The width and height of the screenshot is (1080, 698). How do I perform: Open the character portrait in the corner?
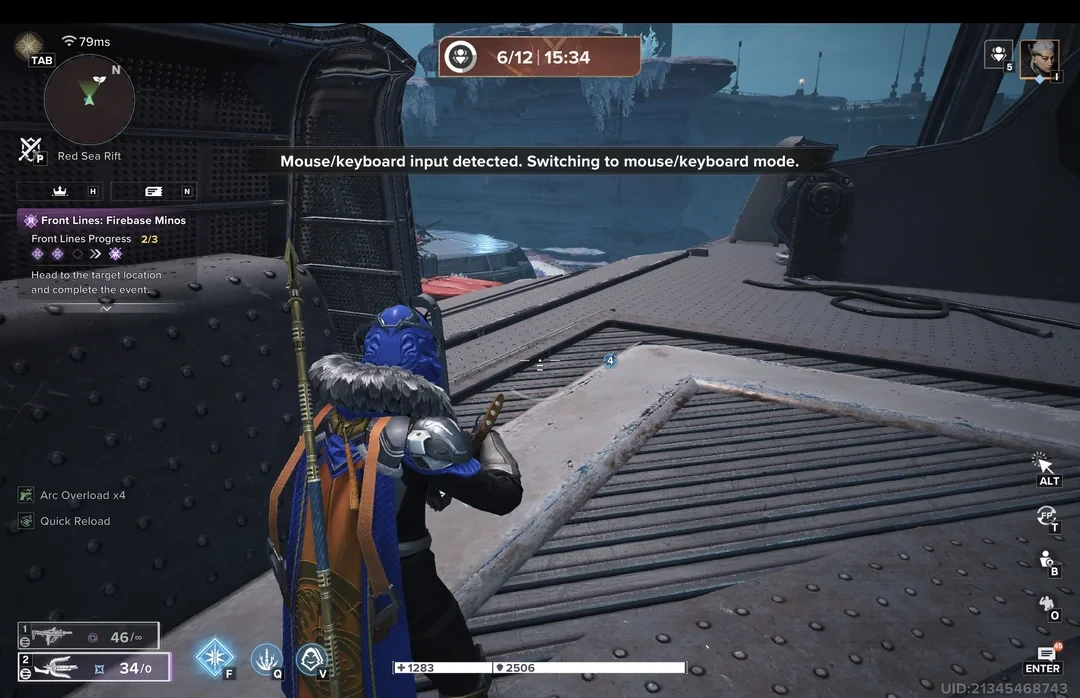pyautogui.click(x=1040, y=57)
